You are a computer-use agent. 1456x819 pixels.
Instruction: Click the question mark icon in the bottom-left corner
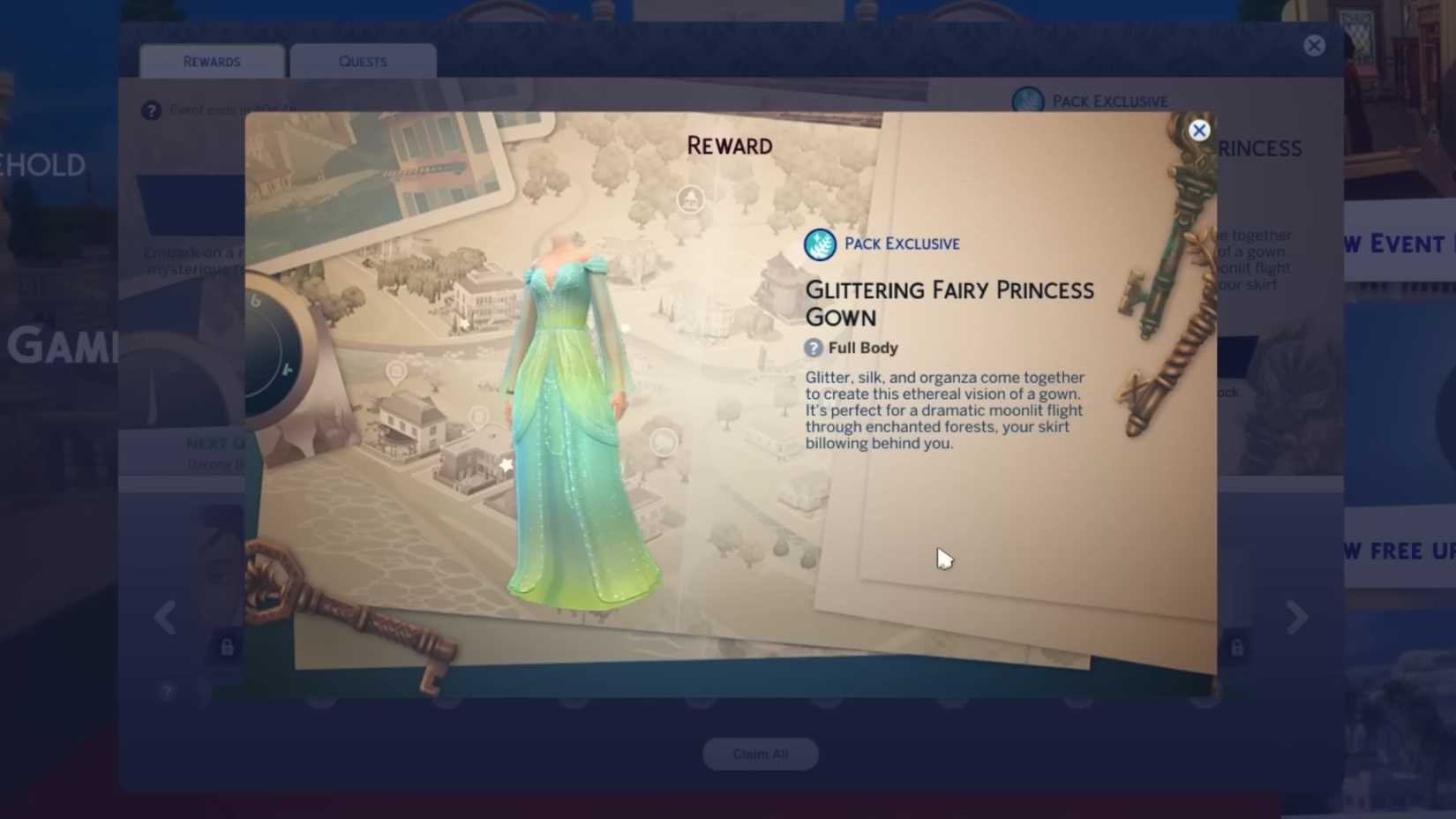coord(168,692)
